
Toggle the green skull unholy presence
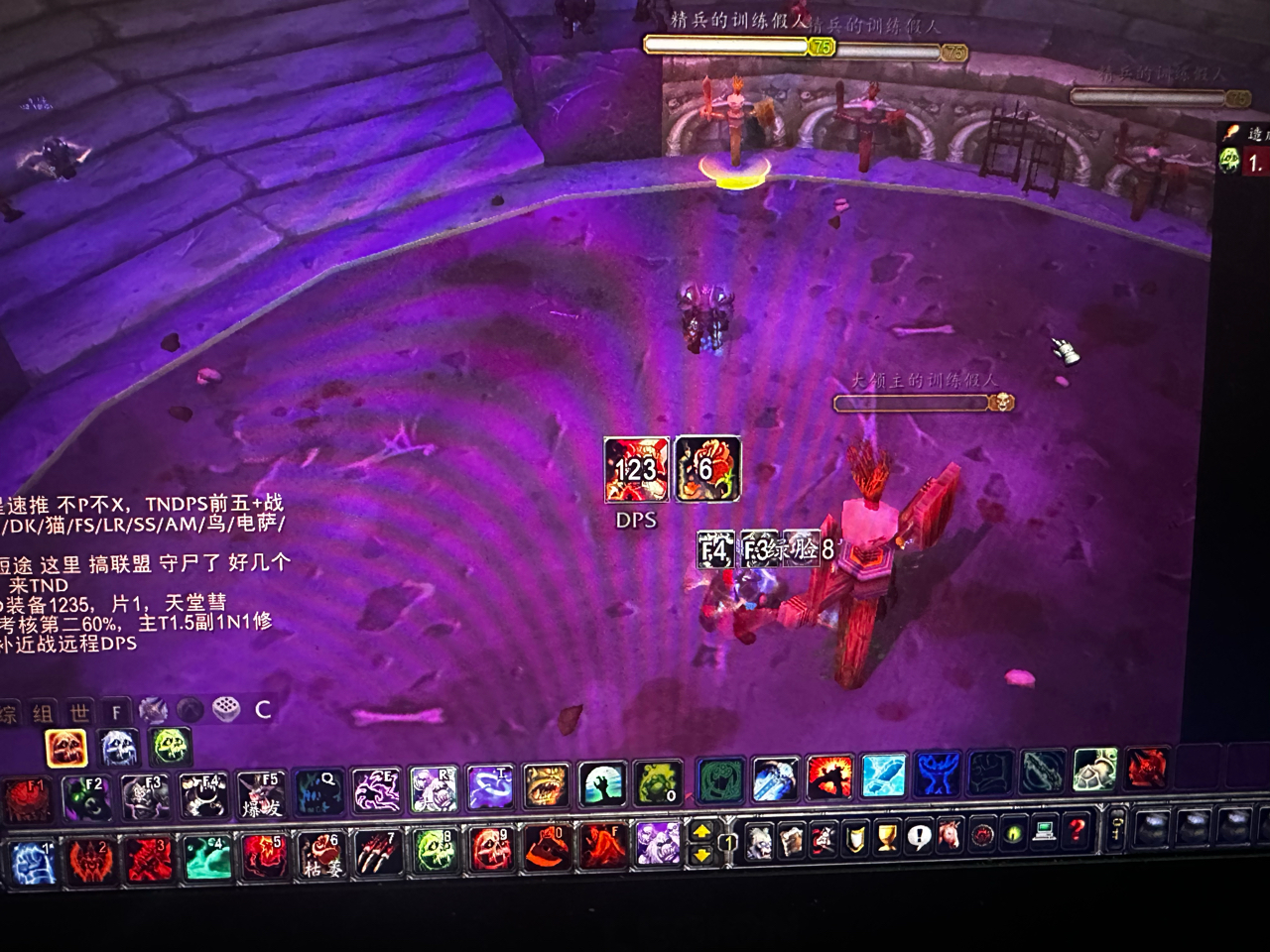coord(169,748)
